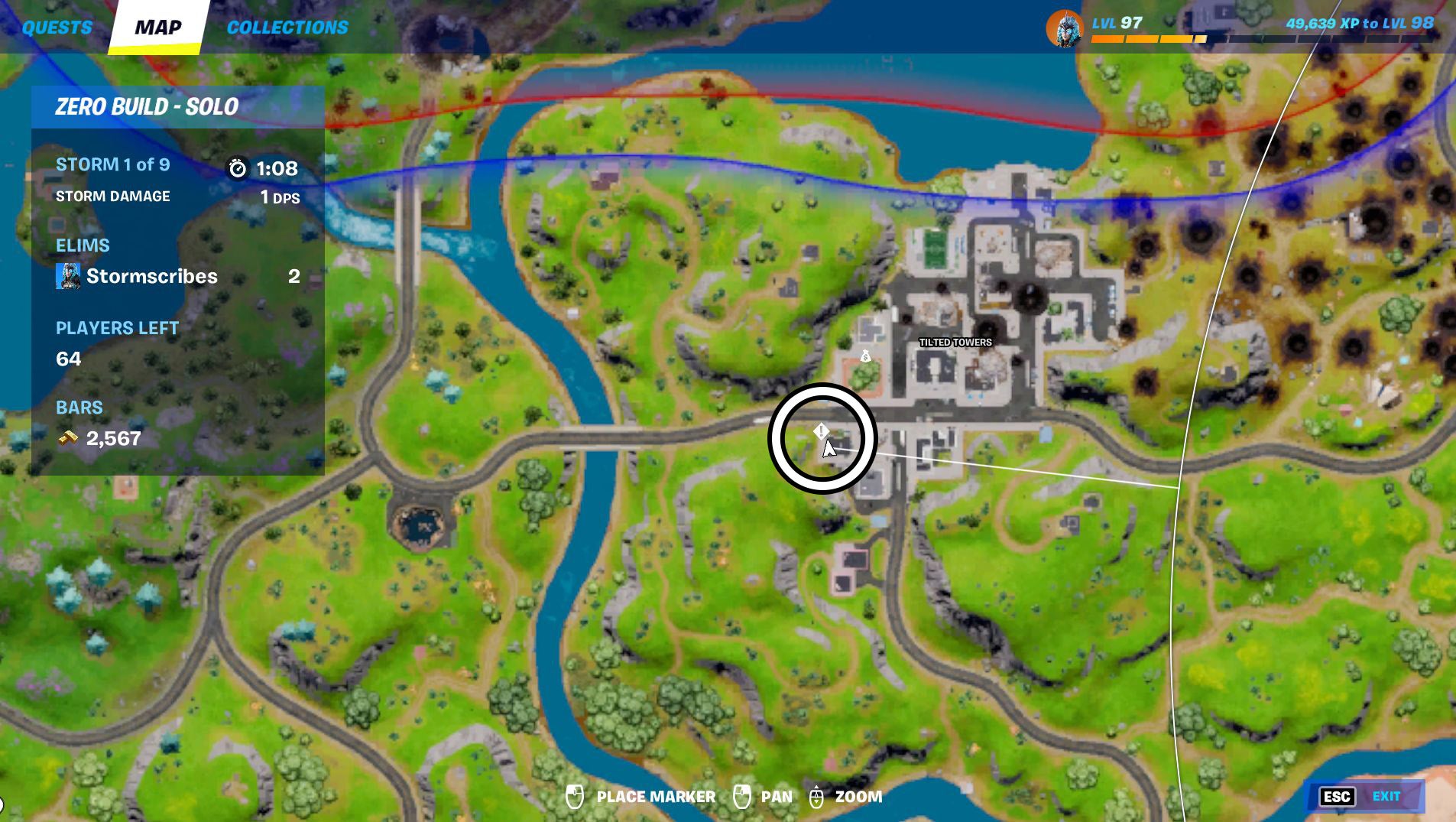Select the MAP tab
The image size is (1456, 822).
157,27
